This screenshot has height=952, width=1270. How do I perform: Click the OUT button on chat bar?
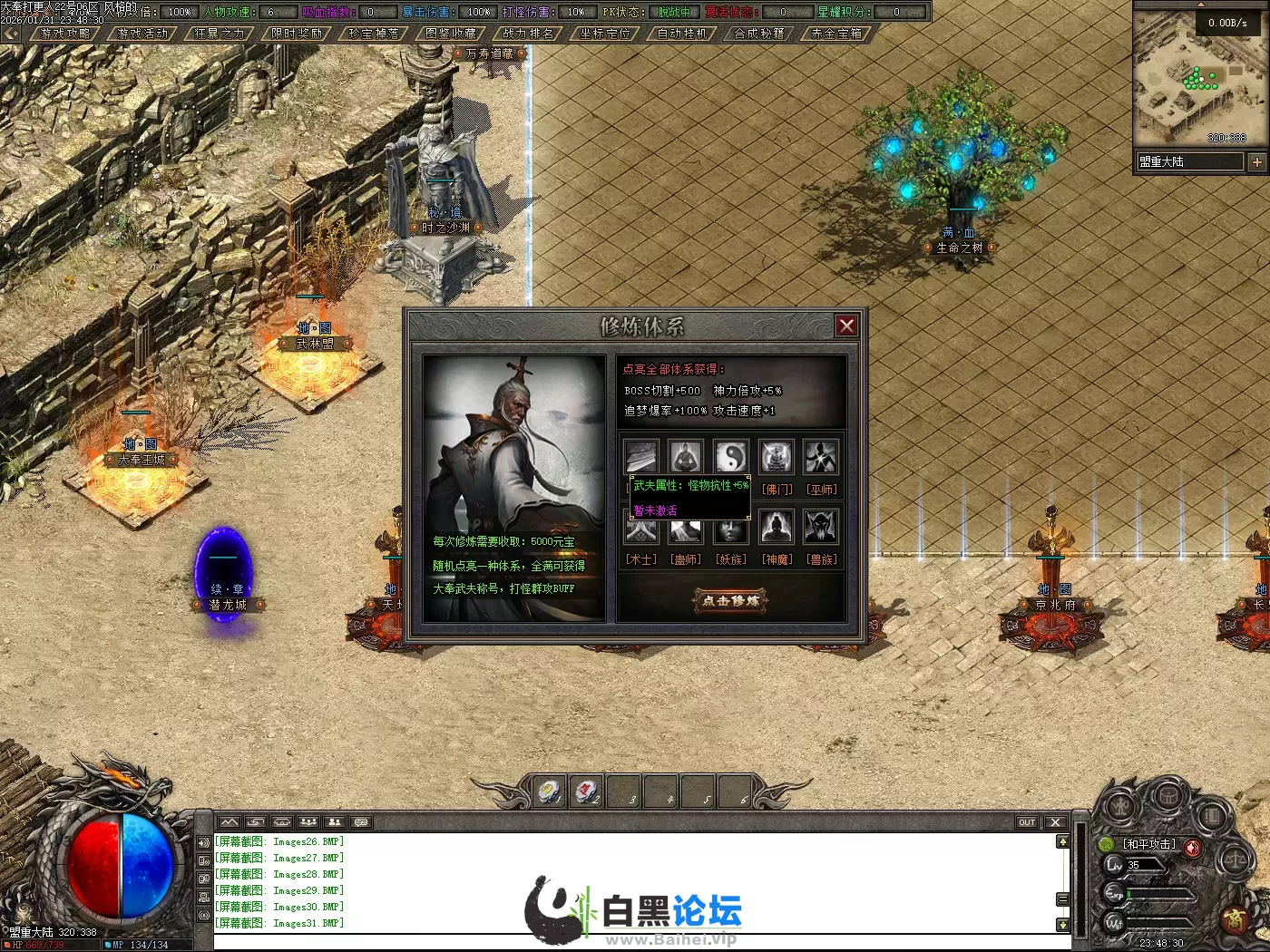[1027, 822]
